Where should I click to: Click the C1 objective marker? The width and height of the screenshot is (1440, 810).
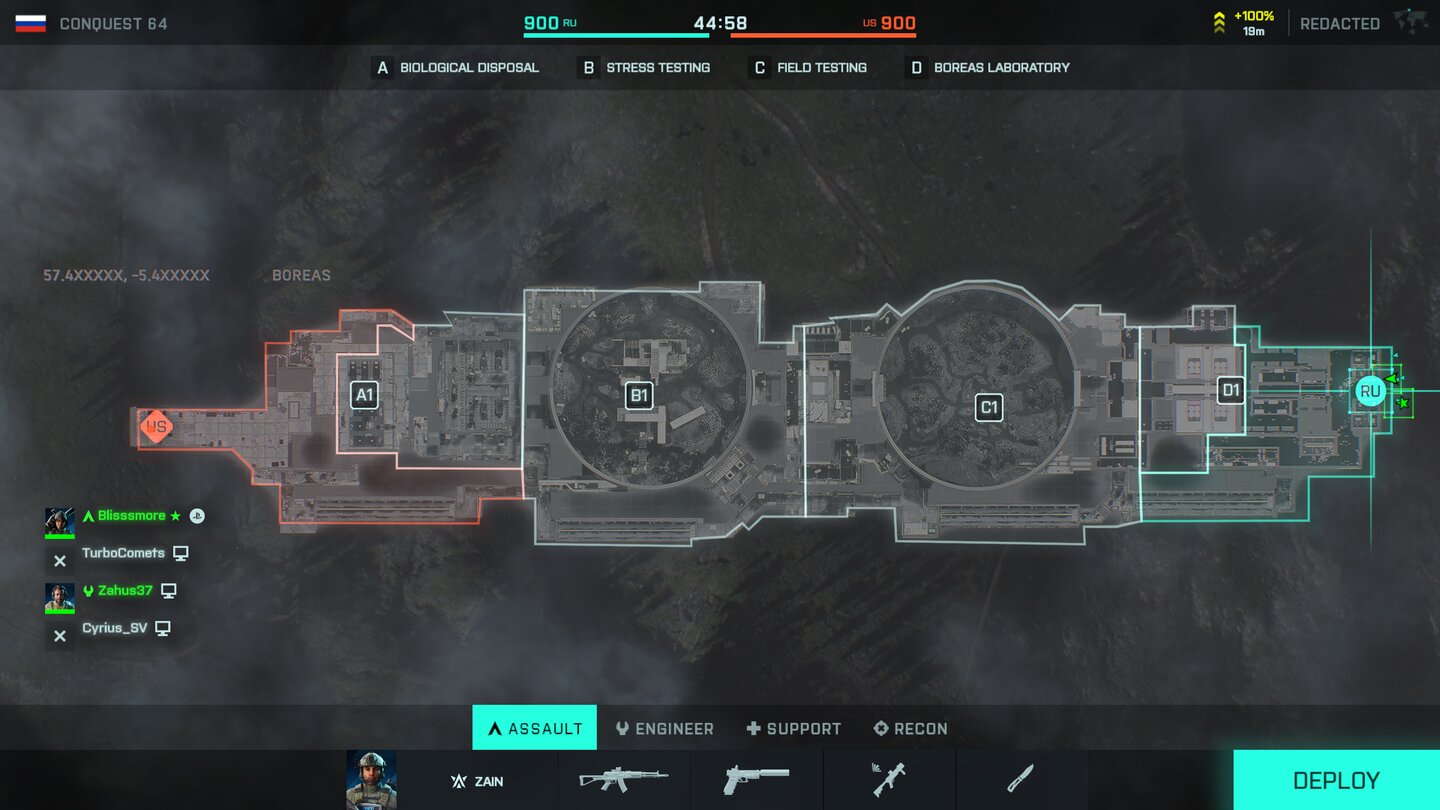[x=989, y=407]
